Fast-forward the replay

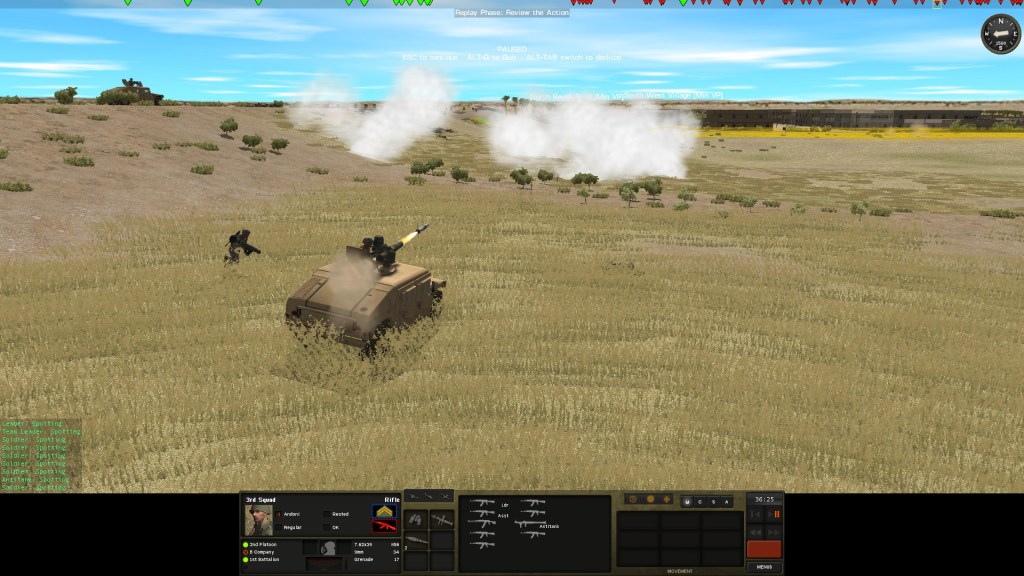[774, 532]
